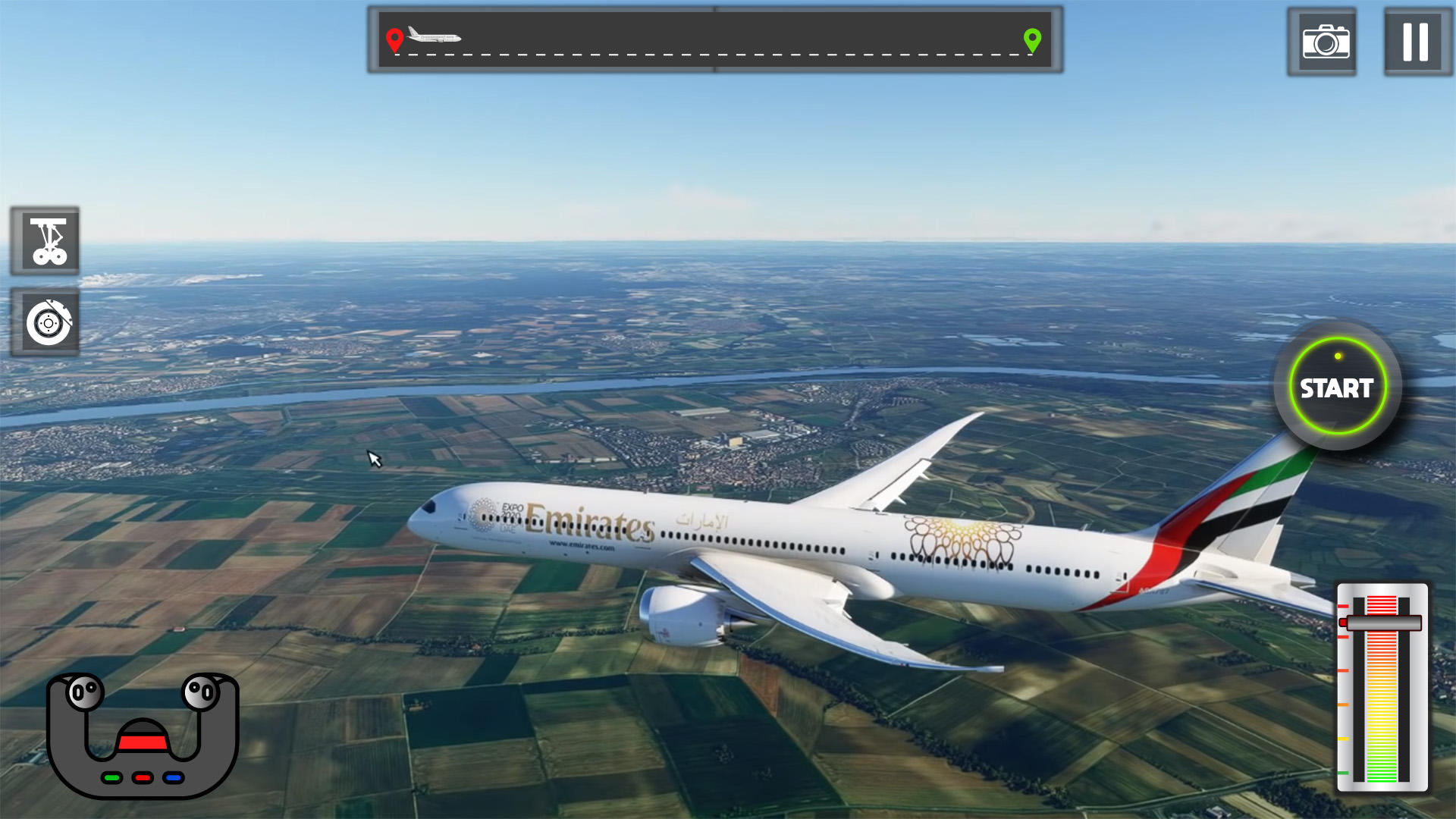This screenshot has height=819, width=1456.
Task: Apply the wheel brake button
Action: [x=46, y=323]
